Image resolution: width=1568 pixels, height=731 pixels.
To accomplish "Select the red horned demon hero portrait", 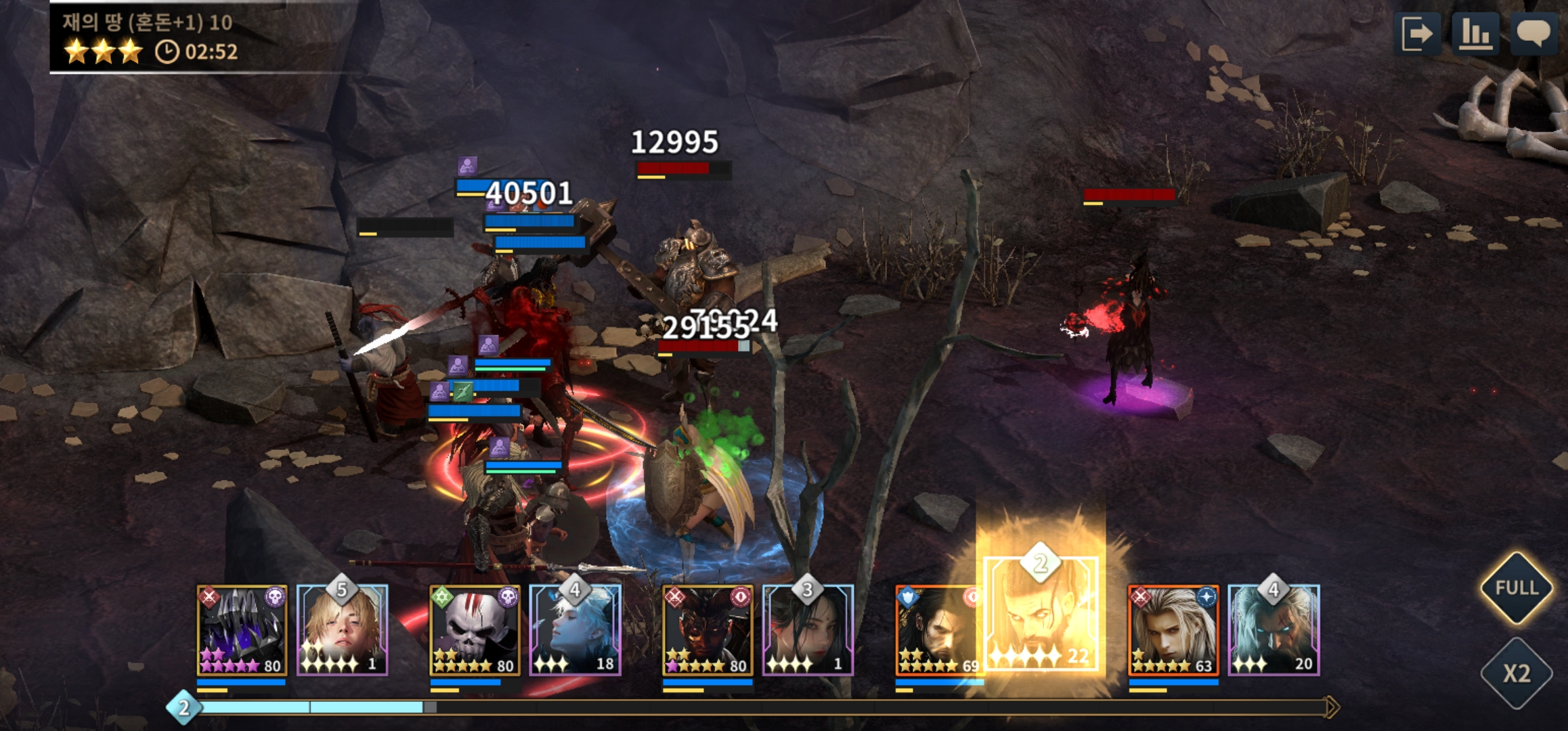I will click(x=707, y=630).
